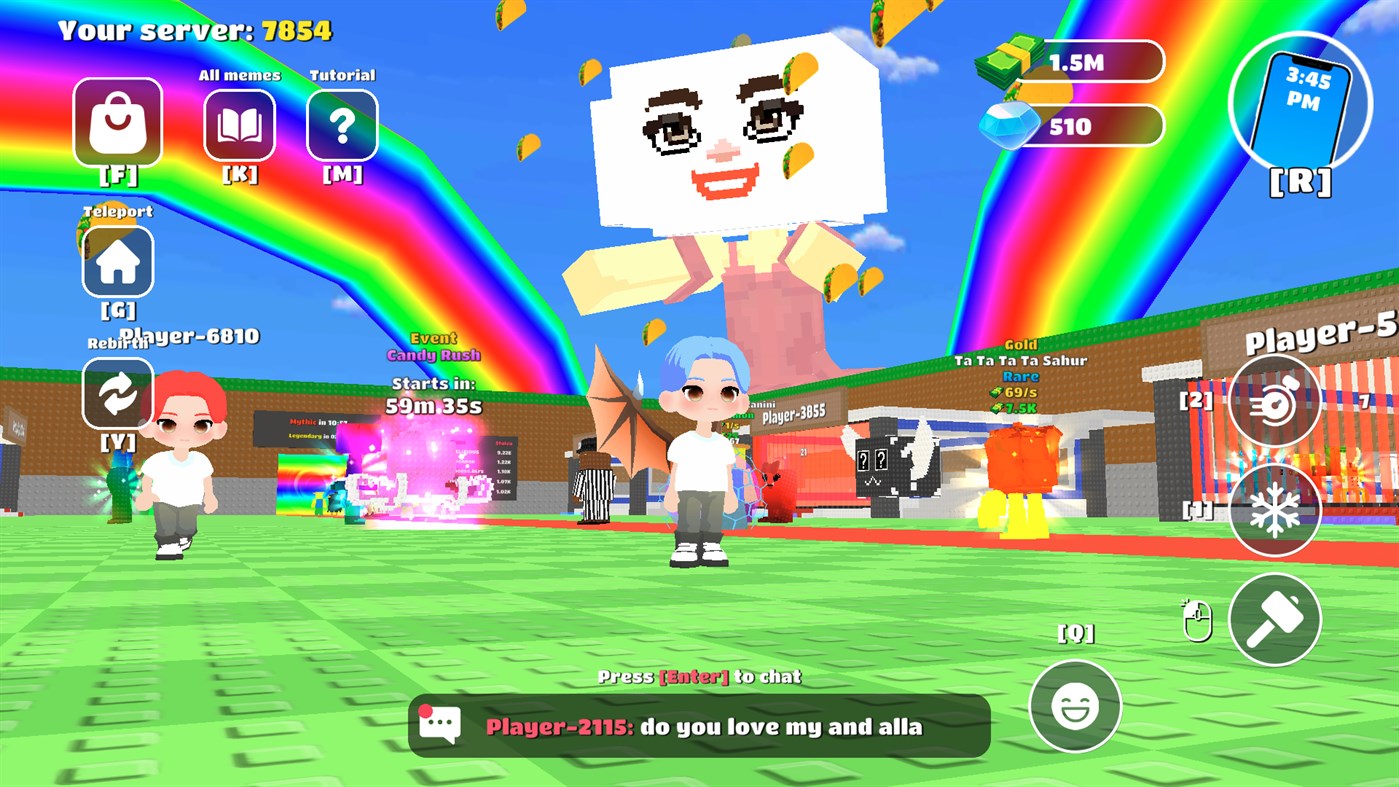1399x787 pixels.
Task: Open the Shop with the bag icon
Action: point(116,120)
